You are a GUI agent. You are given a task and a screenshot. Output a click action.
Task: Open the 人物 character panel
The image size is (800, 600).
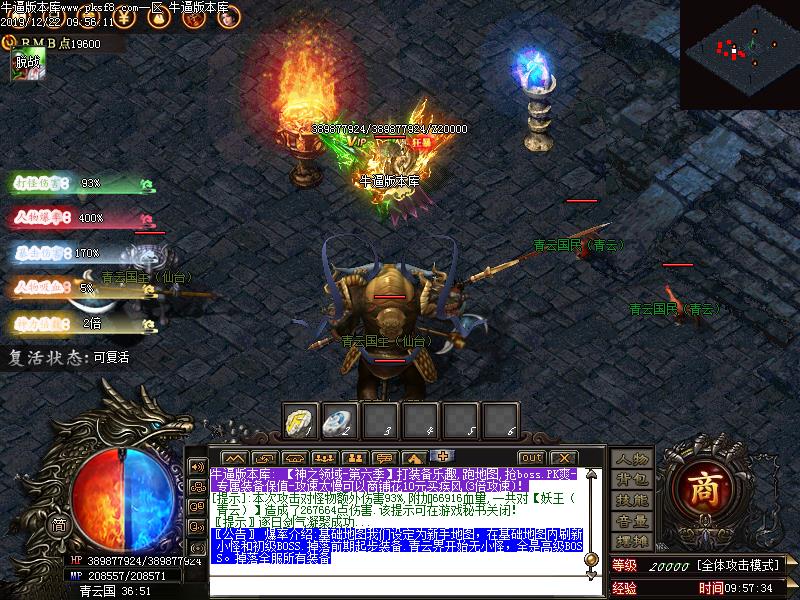(x=632, y=459)
